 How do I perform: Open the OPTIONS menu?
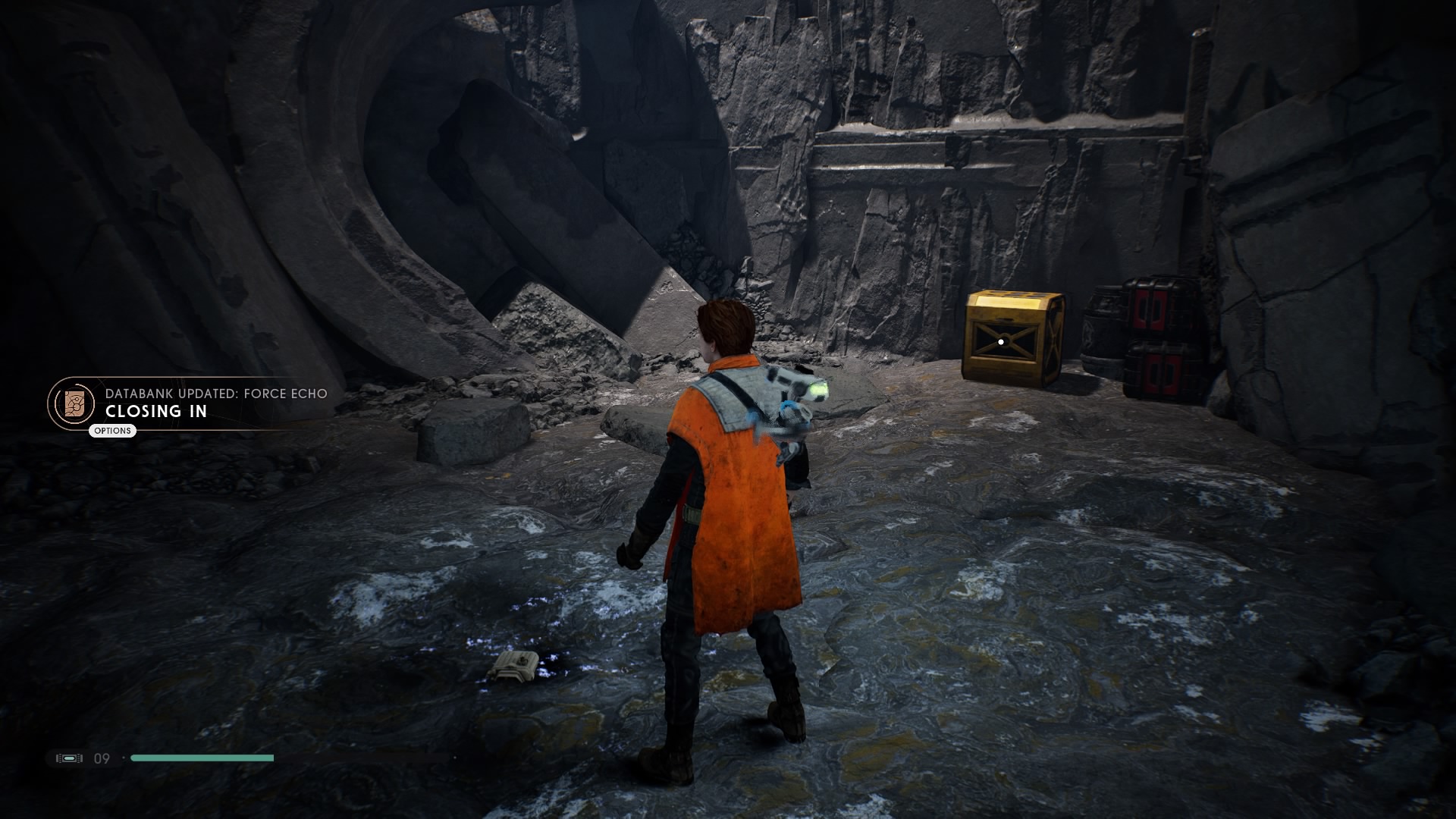[112, 431]
